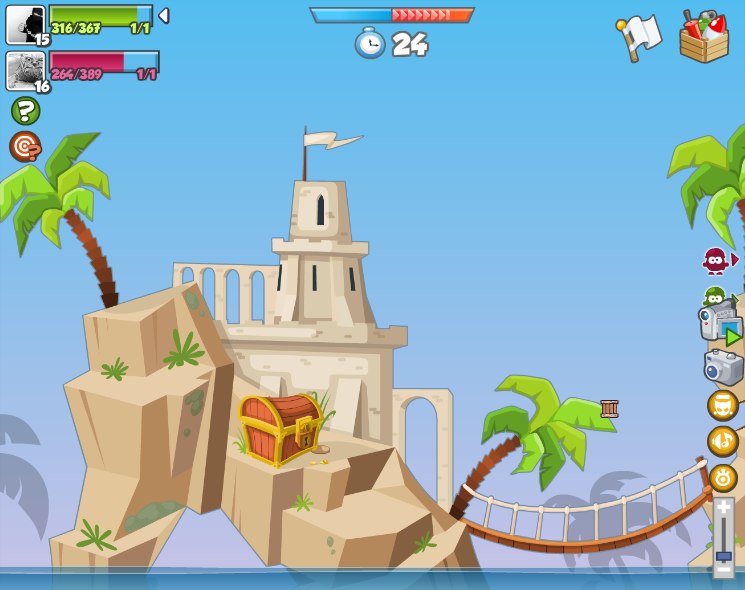The width and height of the screenshot is (745, 590).
Task: Start recording with the video camera
Action: [720, 324]
